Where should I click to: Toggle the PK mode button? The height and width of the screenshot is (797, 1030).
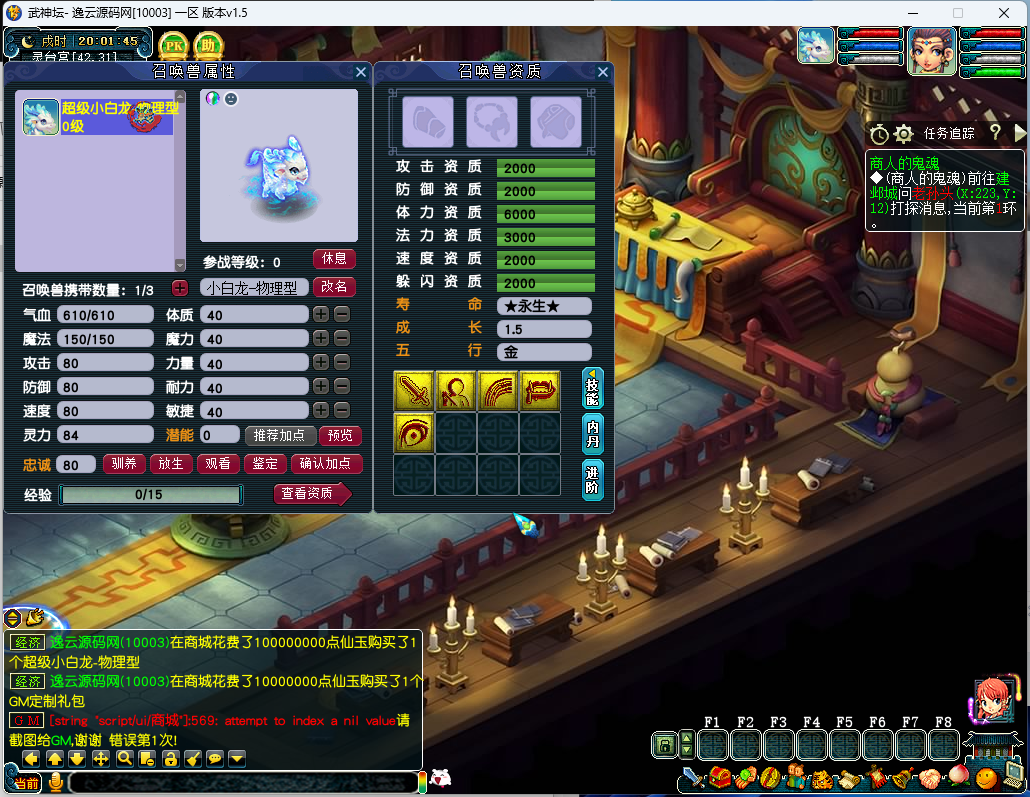(x=174, y=46)
